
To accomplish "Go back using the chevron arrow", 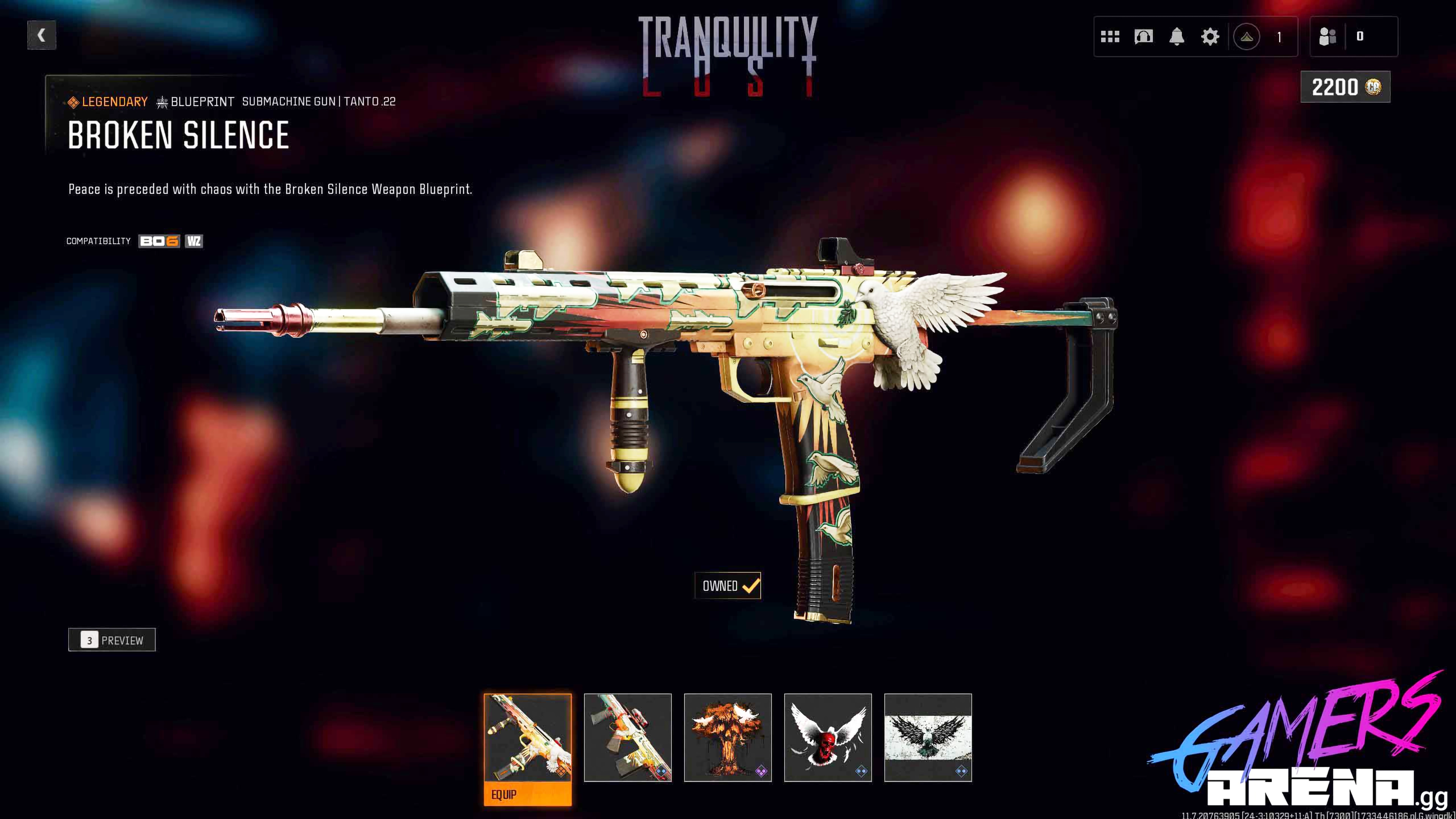I will (41, 36).
